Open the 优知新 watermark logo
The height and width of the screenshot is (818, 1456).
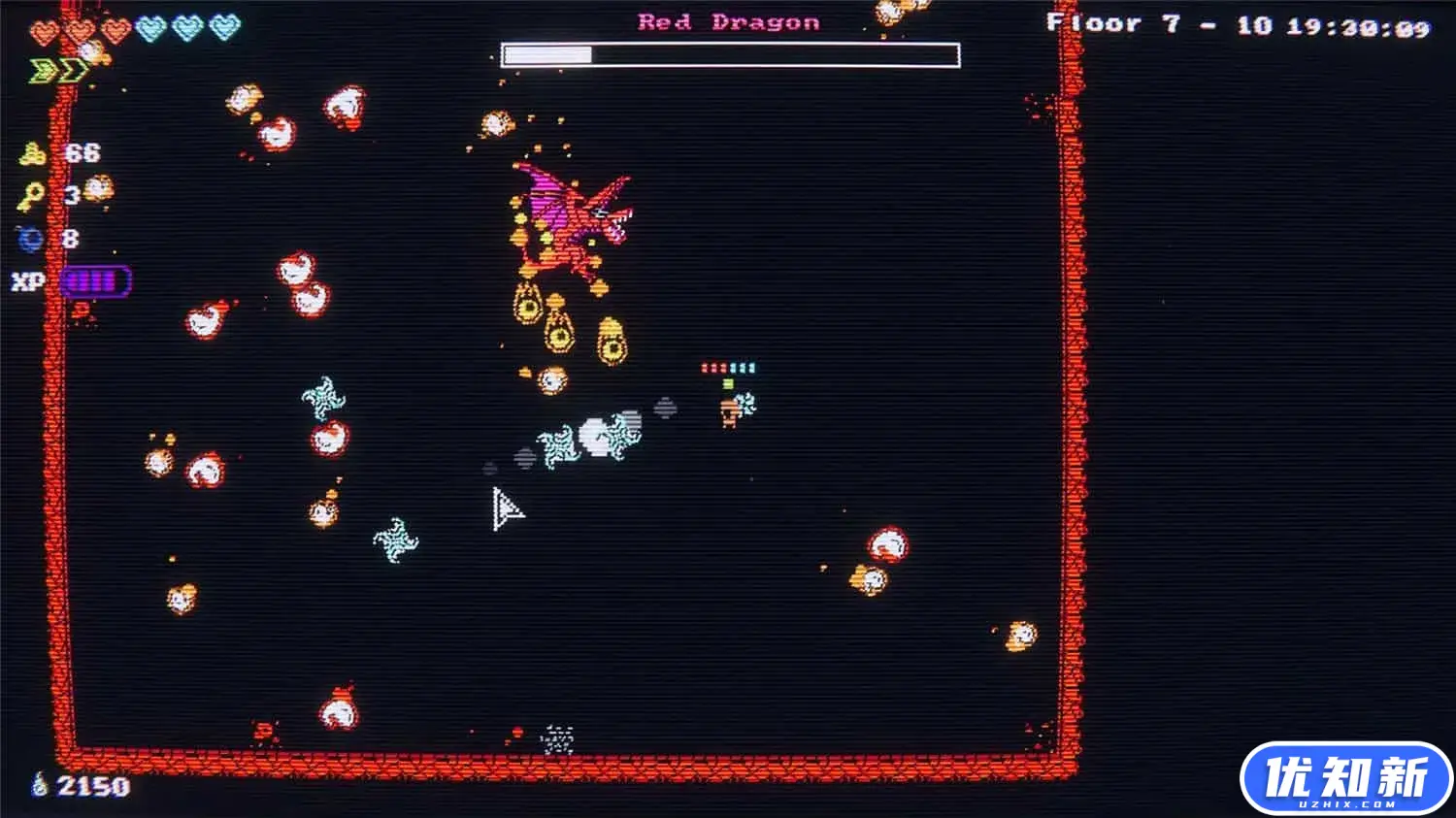[1345, 779]
